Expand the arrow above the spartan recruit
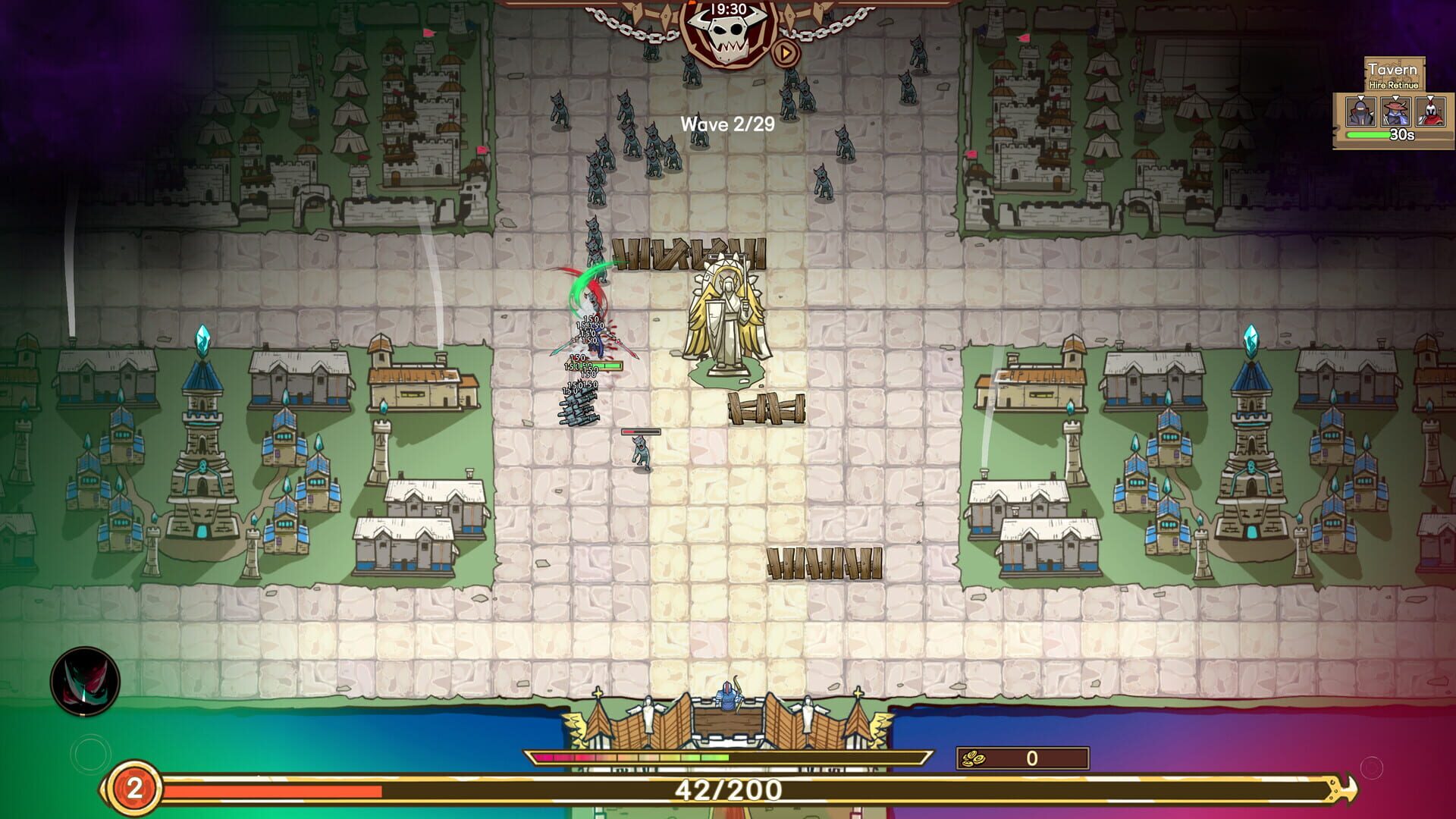The height and width of the screenshot is (819, 1456). point(1430,97)
